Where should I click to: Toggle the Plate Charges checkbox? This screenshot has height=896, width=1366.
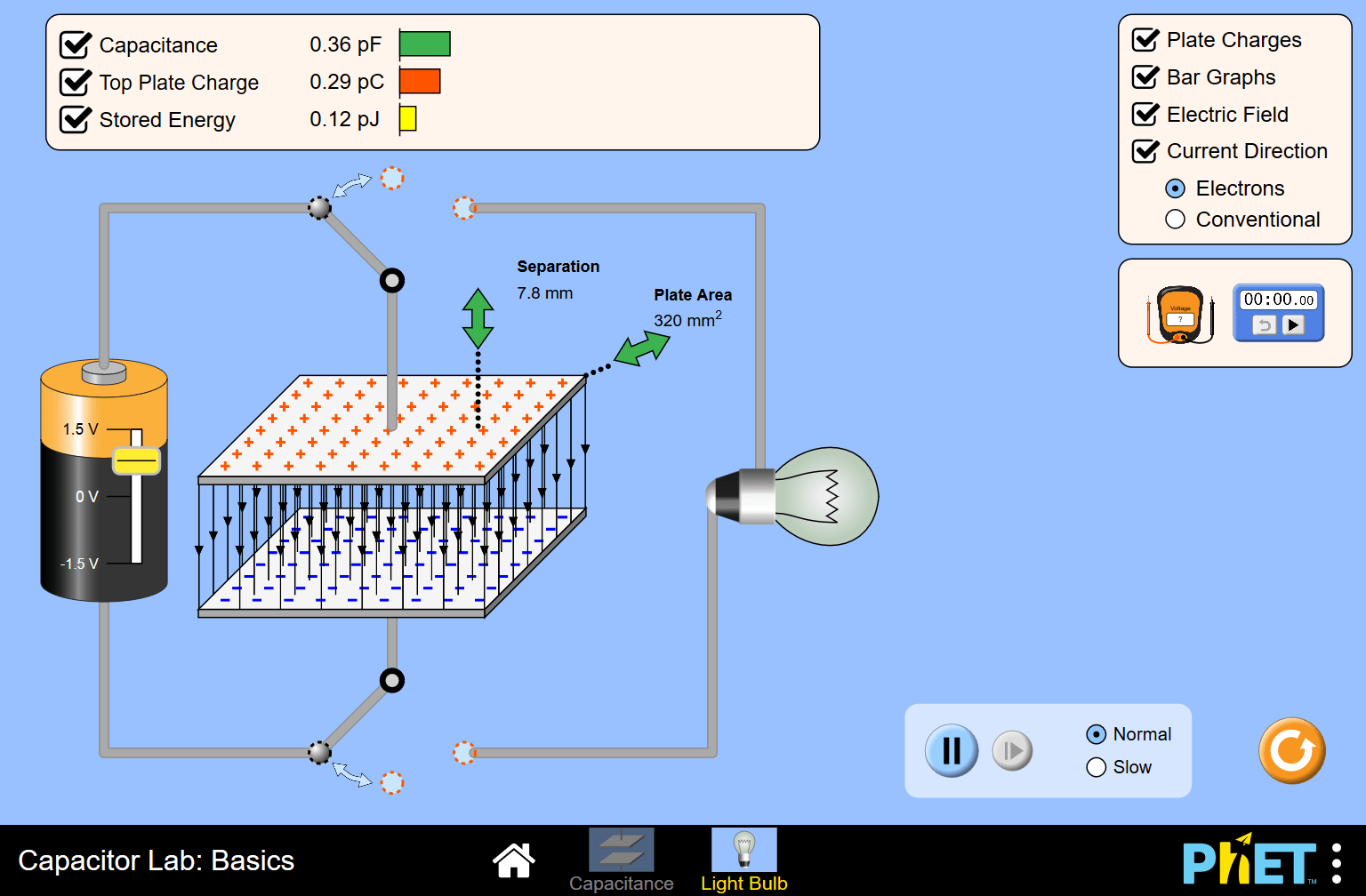click(1145, 39)
